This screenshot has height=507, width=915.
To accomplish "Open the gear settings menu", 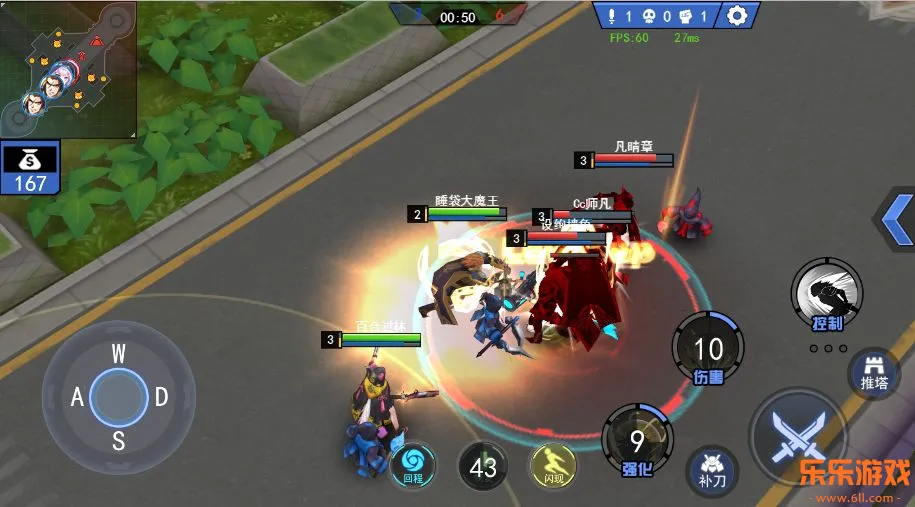I will [x=737, y=16].
